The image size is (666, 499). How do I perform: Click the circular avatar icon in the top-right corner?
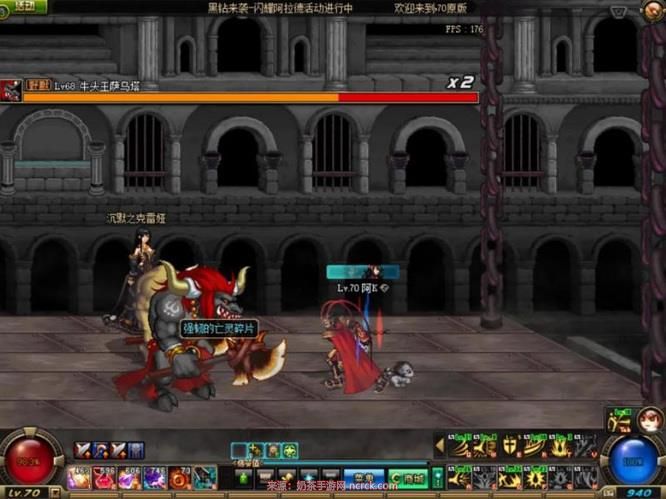click(648, 11)
